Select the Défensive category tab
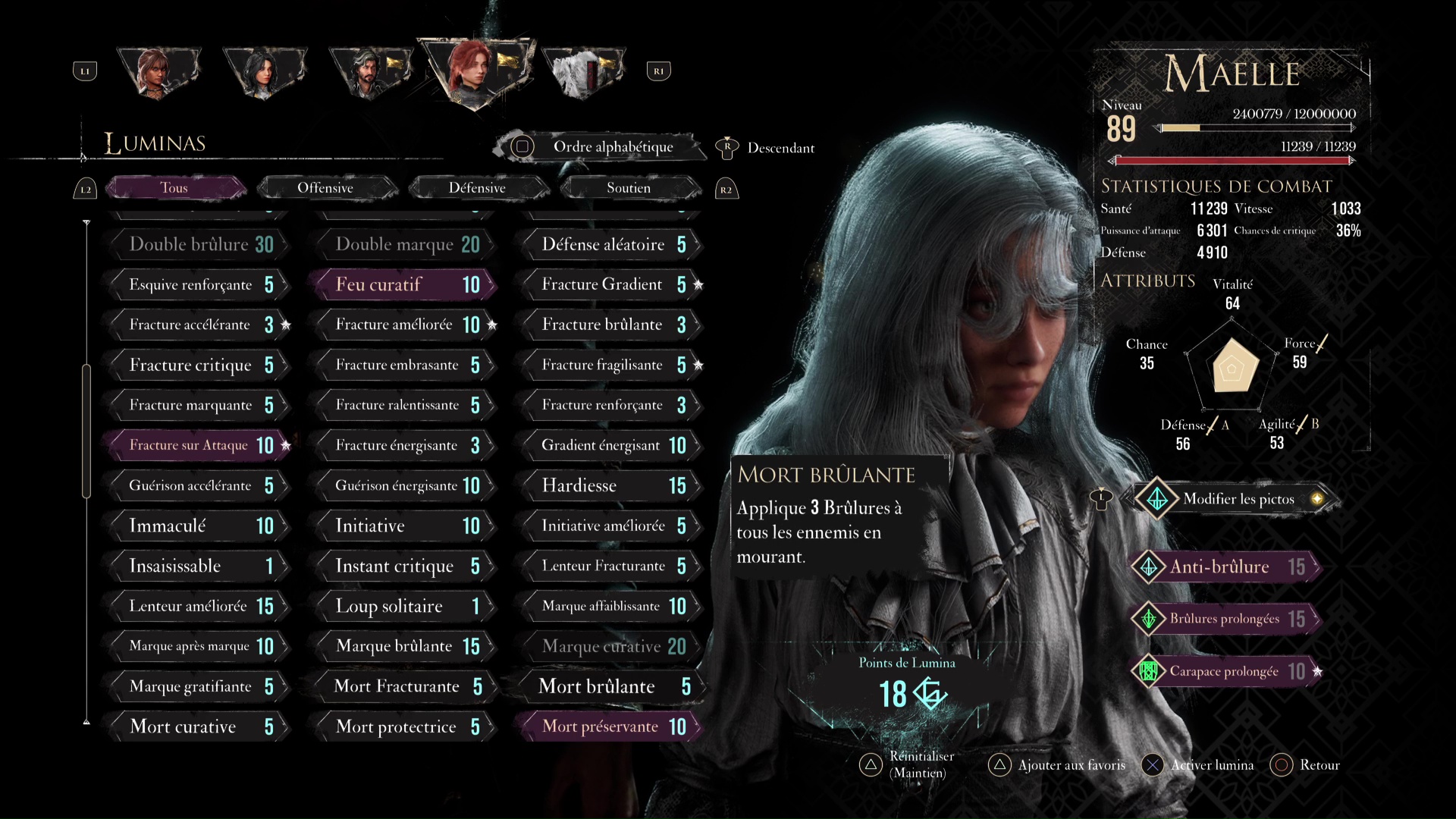The width and height of the screenshot is (1456, 819). click(x=477, y=188)
